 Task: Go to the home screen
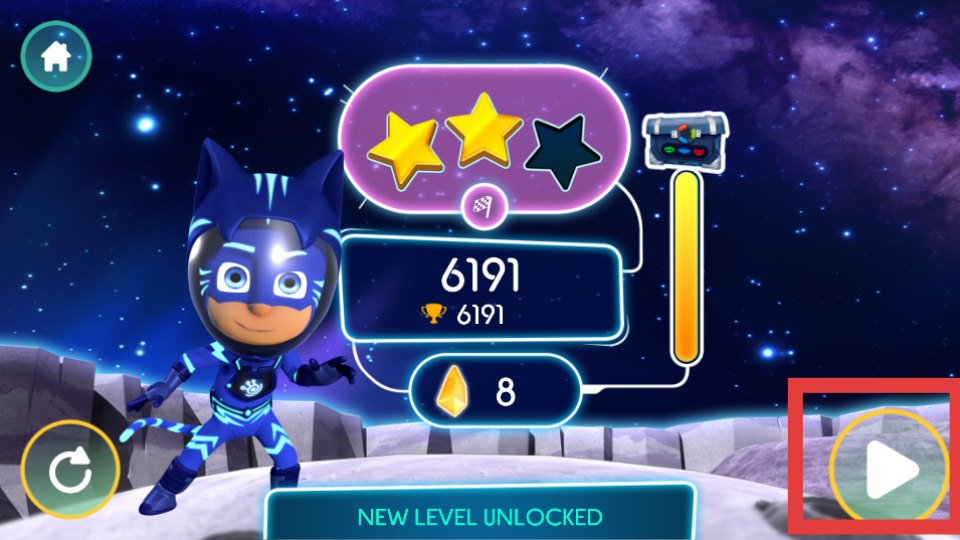[55, 56]
